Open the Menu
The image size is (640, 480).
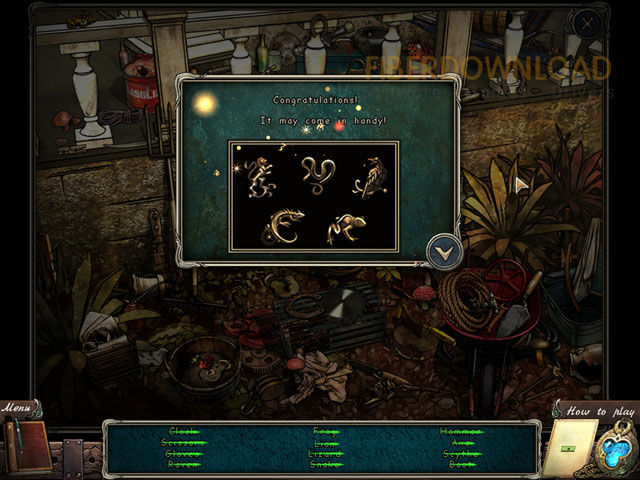point(17,407)
